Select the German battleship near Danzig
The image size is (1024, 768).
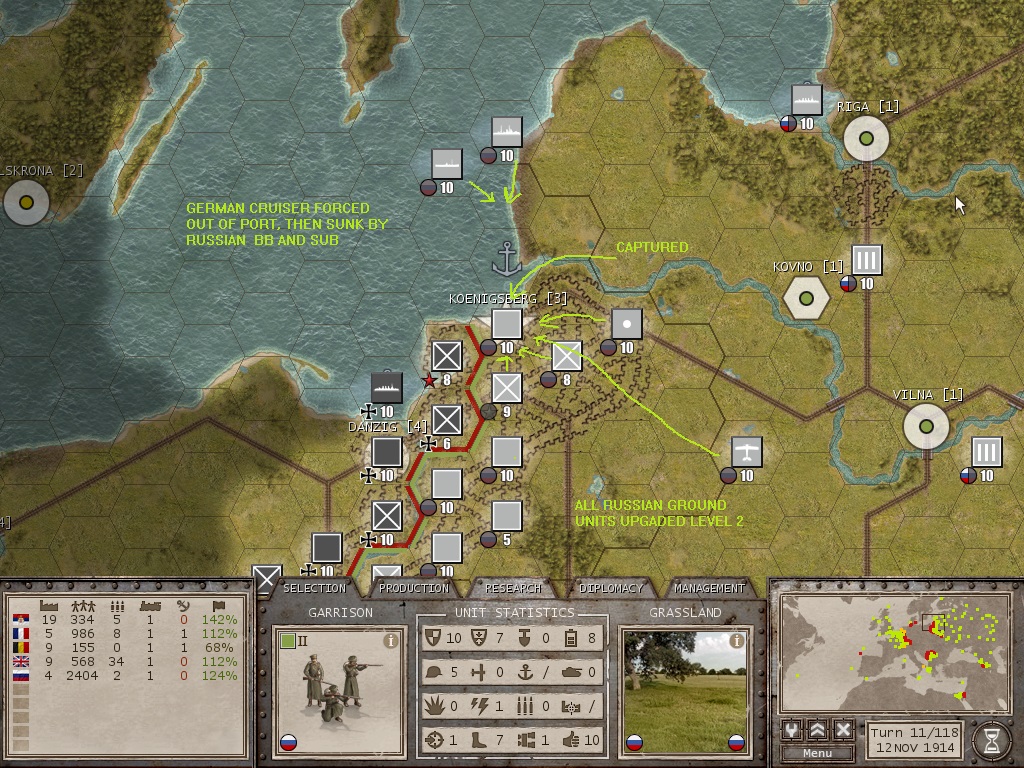coord(387,387)
